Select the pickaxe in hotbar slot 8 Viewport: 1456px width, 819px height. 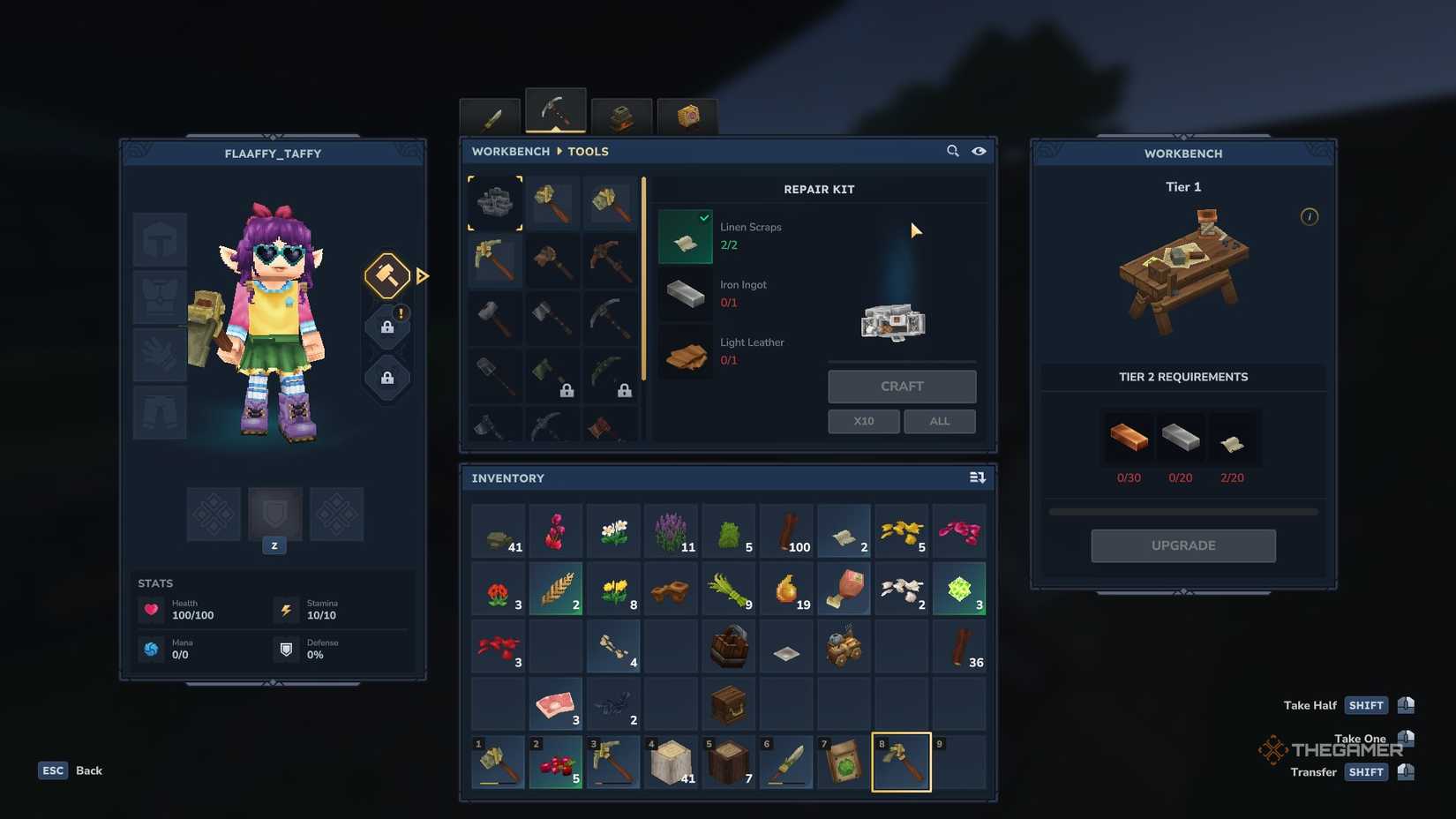(901, 761)
